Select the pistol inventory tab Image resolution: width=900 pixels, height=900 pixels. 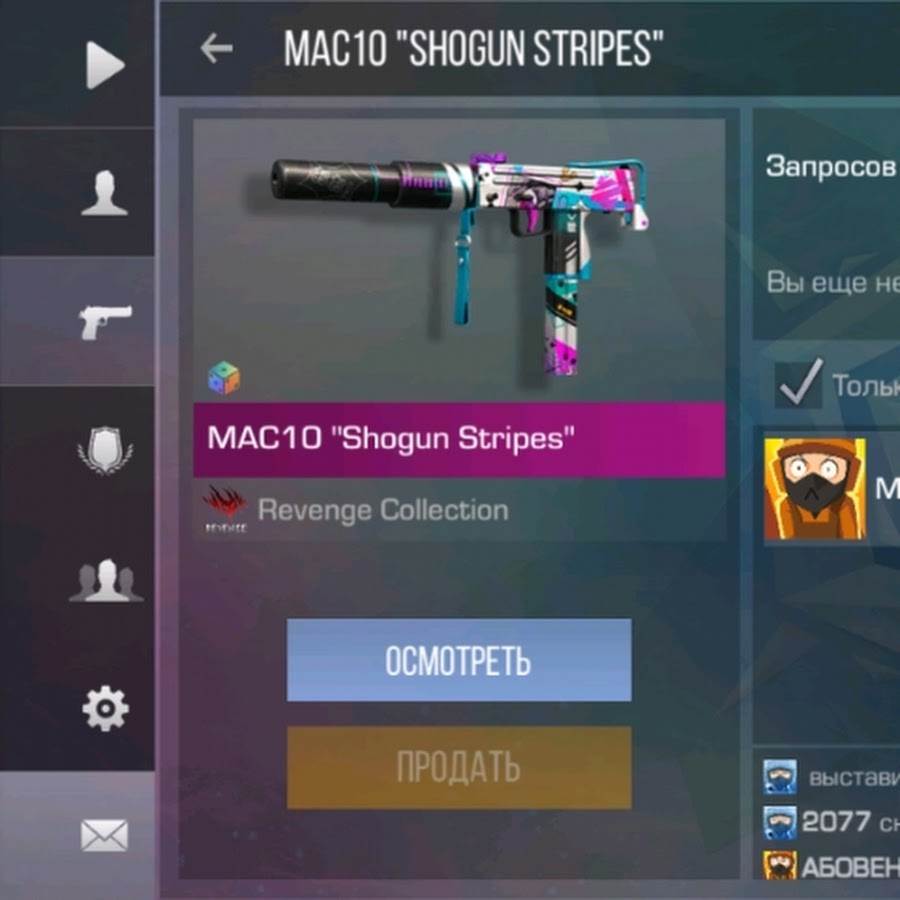point(105,322)
